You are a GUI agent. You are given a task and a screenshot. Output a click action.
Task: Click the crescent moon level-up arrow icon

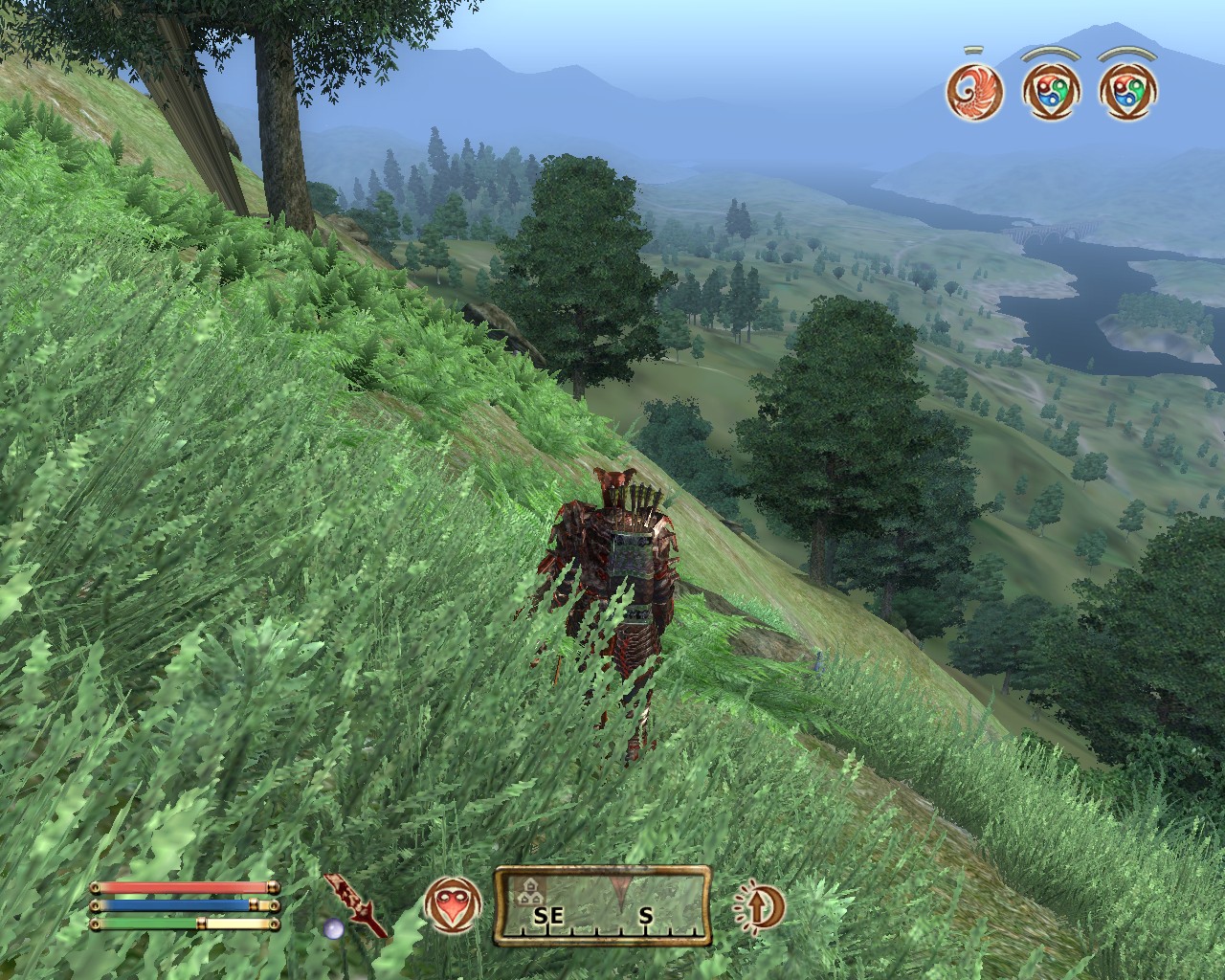[760, 904]
